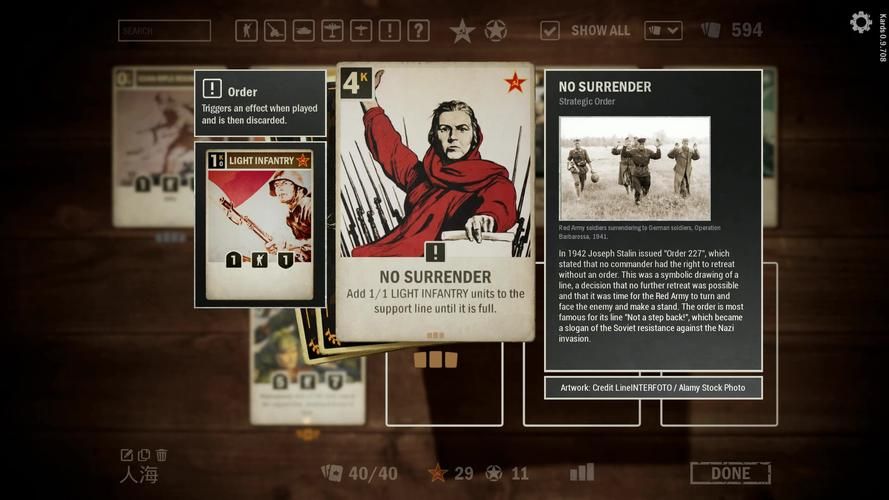Toggle the Show All checkbox
Image resolution: width=889 pixels, height=500 pixels.
point(550,31)
